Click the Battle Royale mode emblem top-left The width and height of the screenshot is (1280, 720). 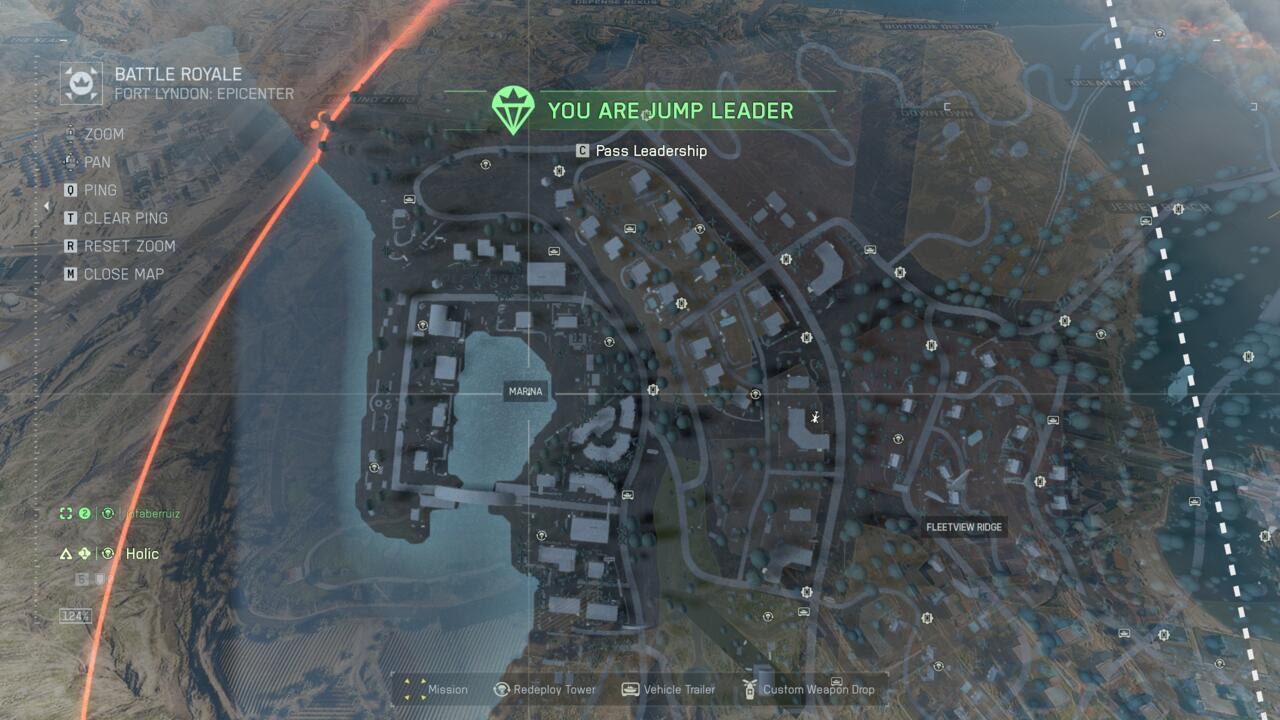coord(79,81)
